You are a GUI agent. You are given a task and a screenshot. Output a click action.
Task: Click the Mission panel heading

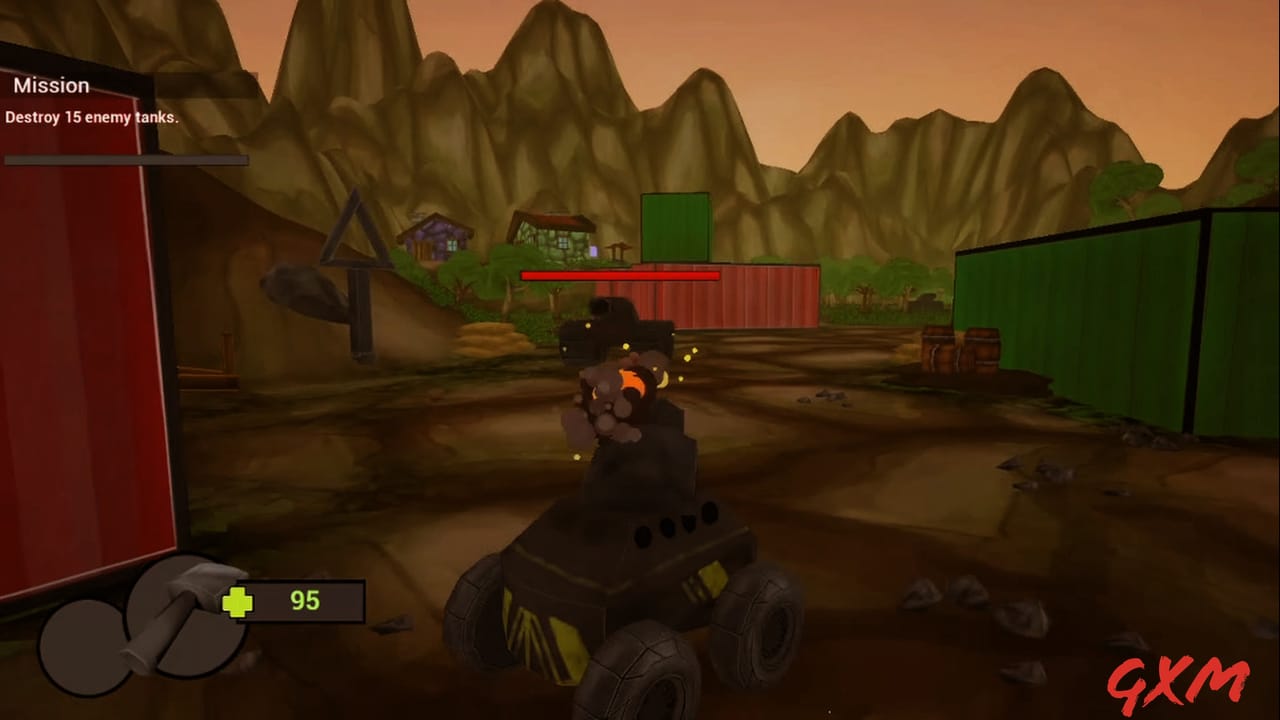tap(51, 85)
